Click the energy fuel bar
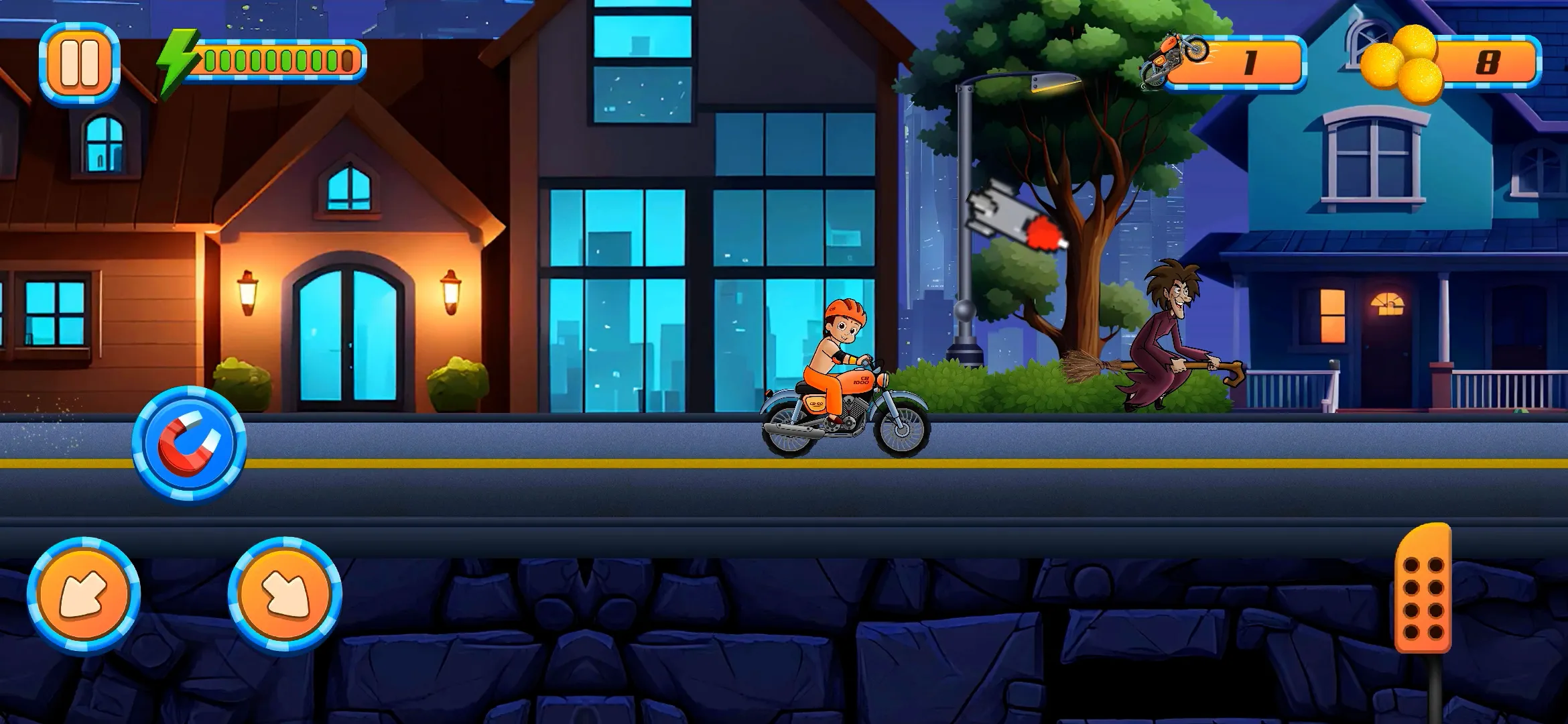1568x724 pixels. click(x=278, y=60)
